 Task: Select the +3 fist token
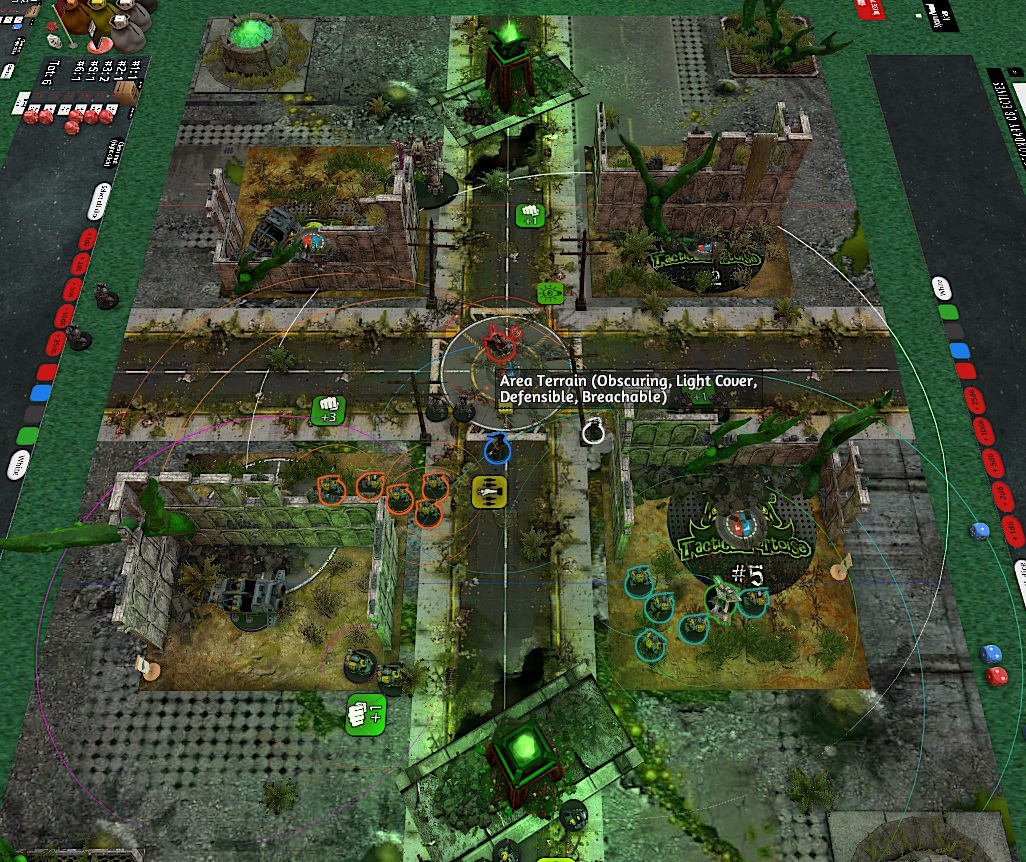coord(328,410)
